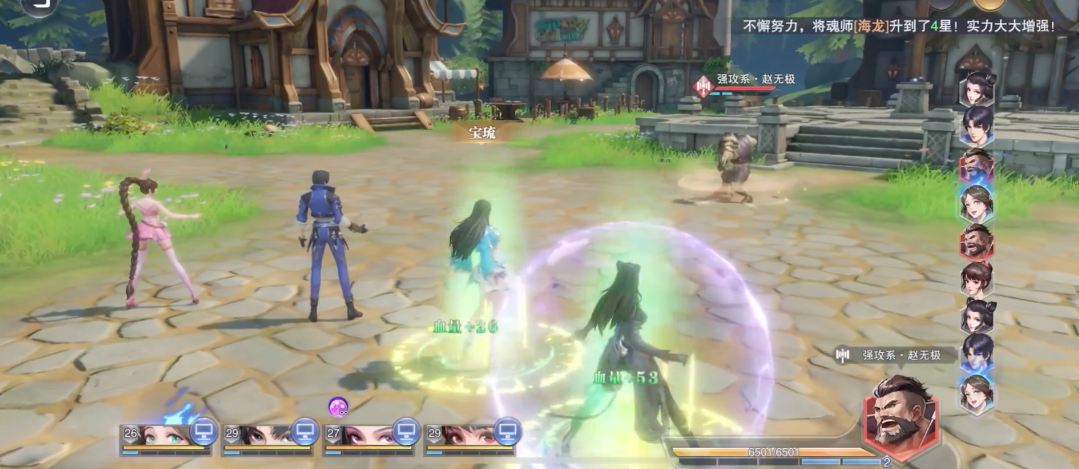The height and width of the screenshot is (469, 1079).
Task: Click the large bearded 赵无极 boss portrait
Action: click(x=900, y=416)
